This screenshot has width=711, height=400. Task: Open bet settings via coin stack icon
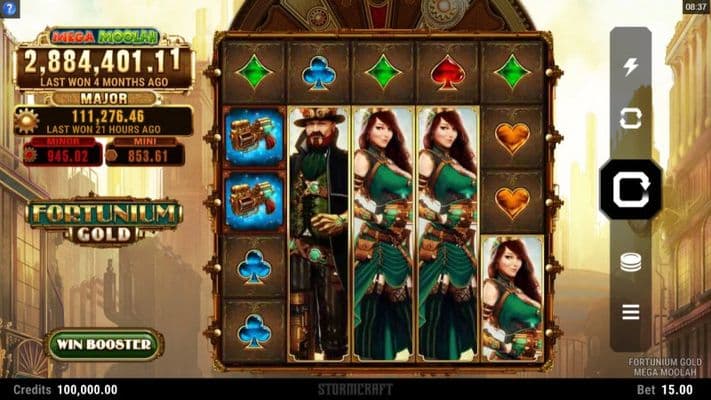coord(630,263)
